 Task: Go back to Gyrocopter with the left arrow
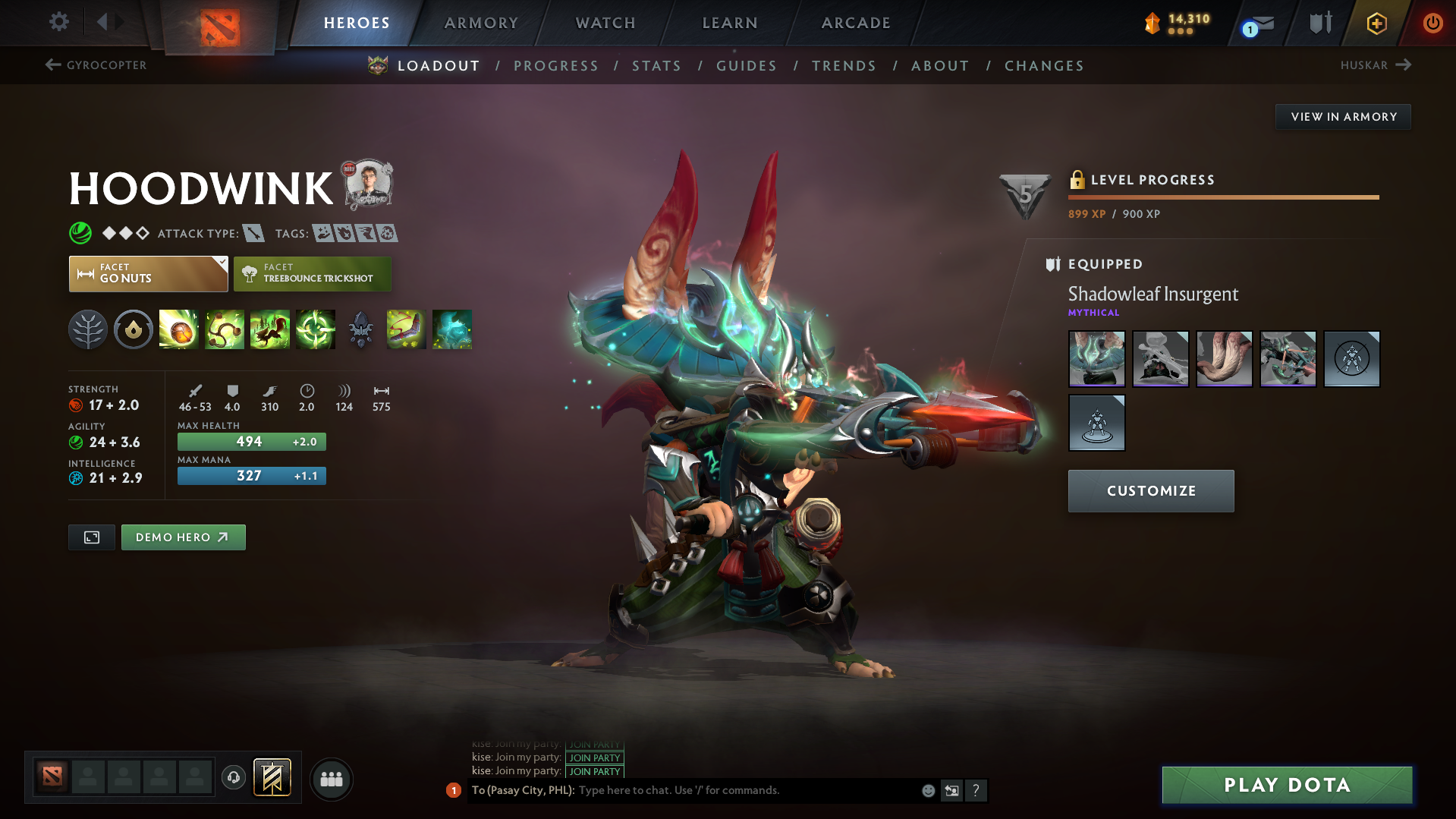52,65
